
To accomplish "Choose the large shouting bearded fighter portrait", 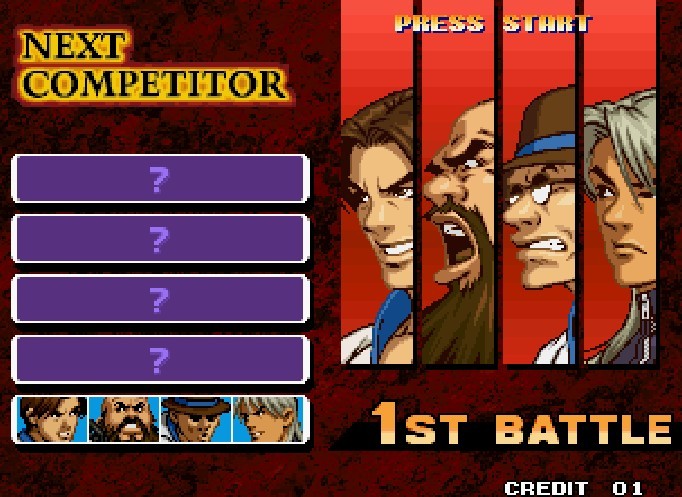I will tap(458, 200).
